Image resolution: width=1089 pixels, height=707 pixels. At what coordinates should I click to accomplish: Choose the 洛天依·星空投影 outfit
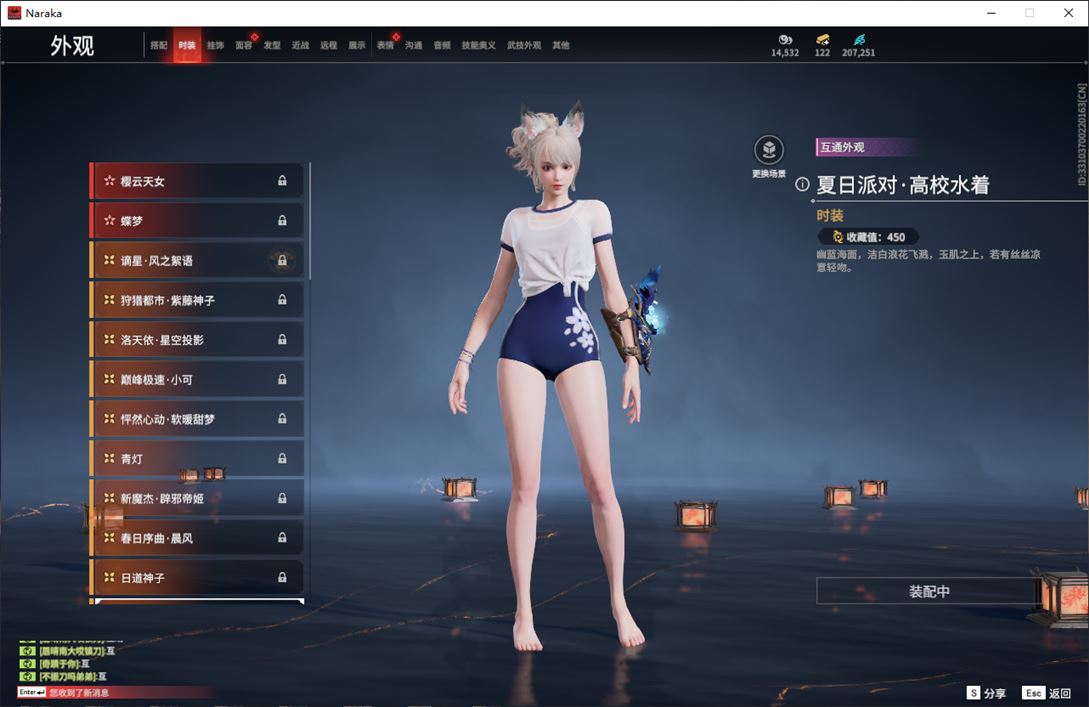point(197,340)
